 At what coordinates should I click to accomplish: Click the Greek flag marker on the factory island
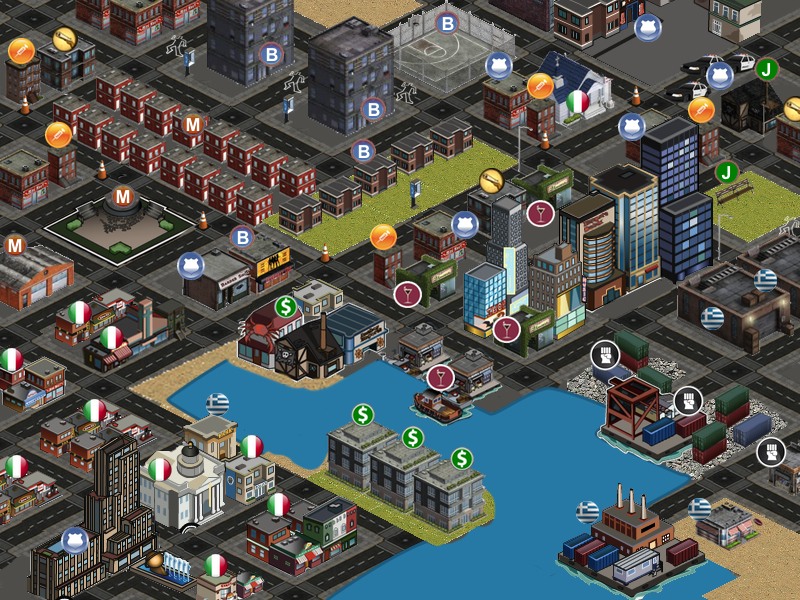(588, 513)
